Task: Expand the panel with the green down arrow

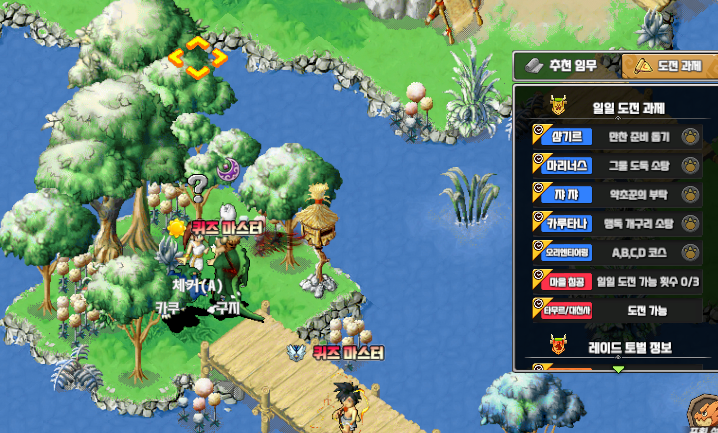Action: [618, 369]
